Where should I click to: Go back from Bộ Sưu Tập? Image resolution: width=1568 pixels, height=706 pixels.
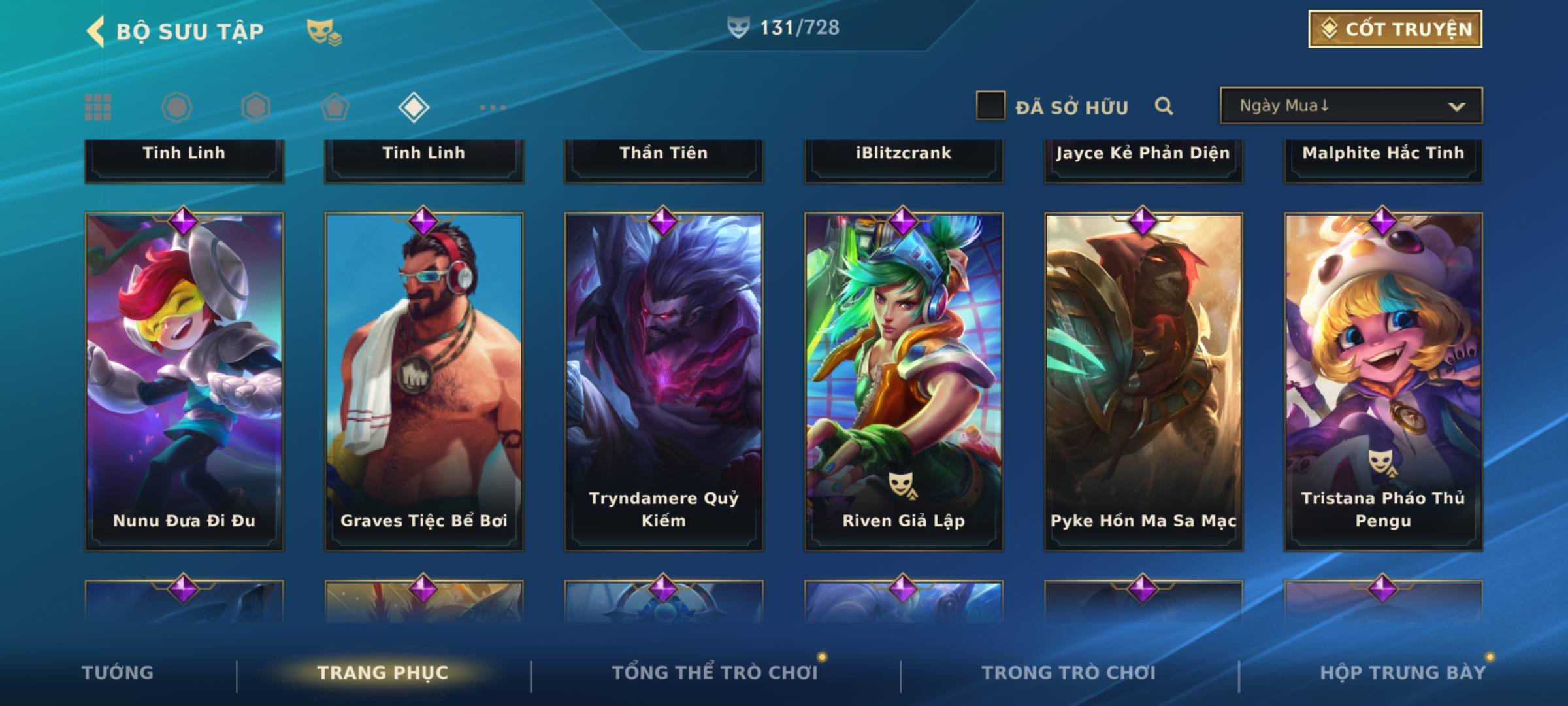96,31
